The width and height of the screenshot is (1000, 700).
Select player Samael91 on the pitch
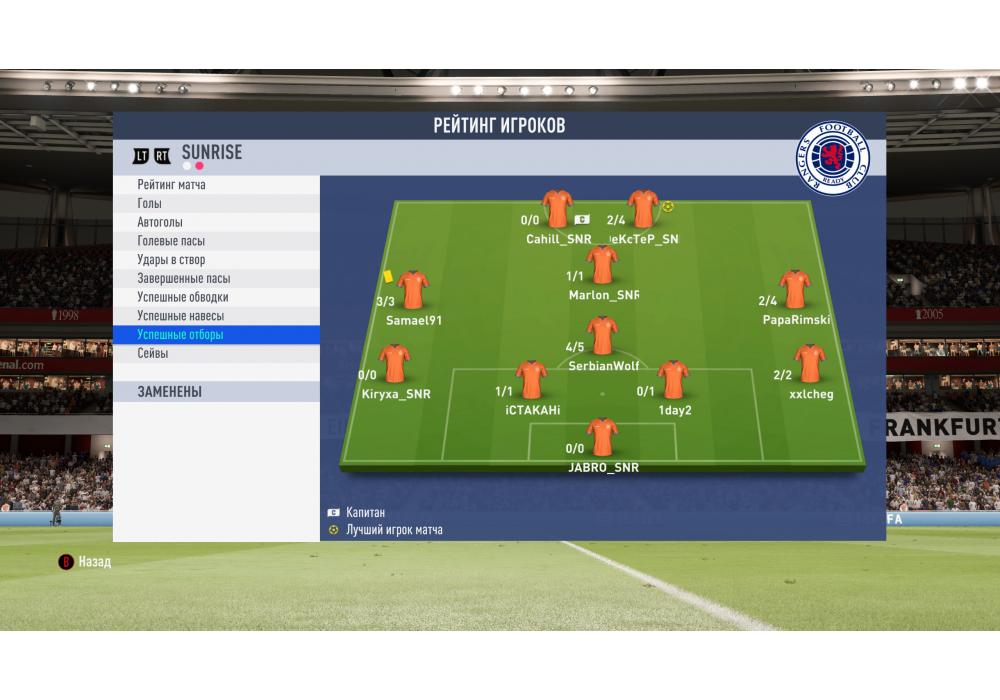pyautogui.click(x=412, y=290)
